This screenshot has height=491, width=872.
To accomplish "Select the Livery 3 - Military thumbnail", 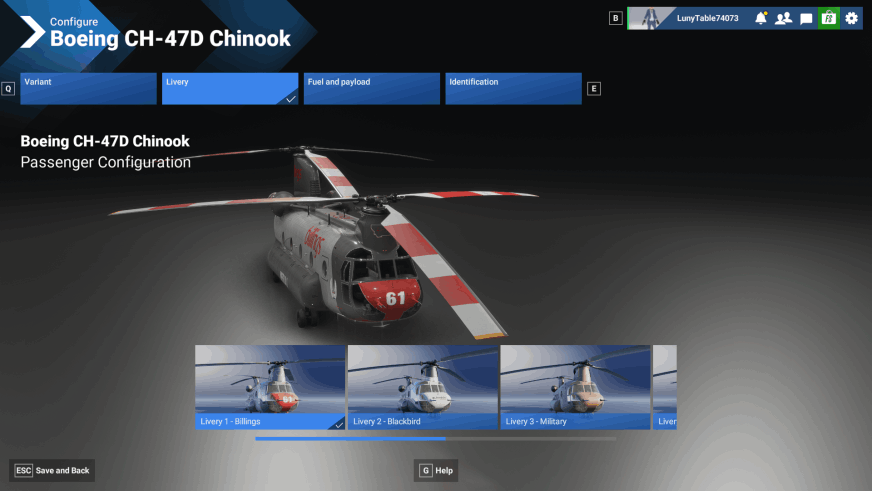I will point(575,387).
